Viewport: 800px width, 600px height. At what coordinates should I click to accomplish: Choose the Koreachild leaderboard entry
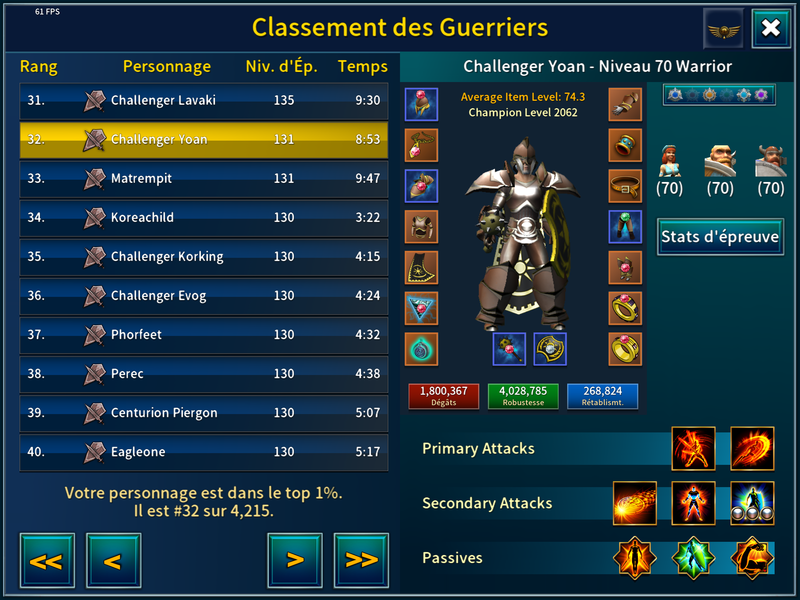pyautogui.click(x=204, y=217)
